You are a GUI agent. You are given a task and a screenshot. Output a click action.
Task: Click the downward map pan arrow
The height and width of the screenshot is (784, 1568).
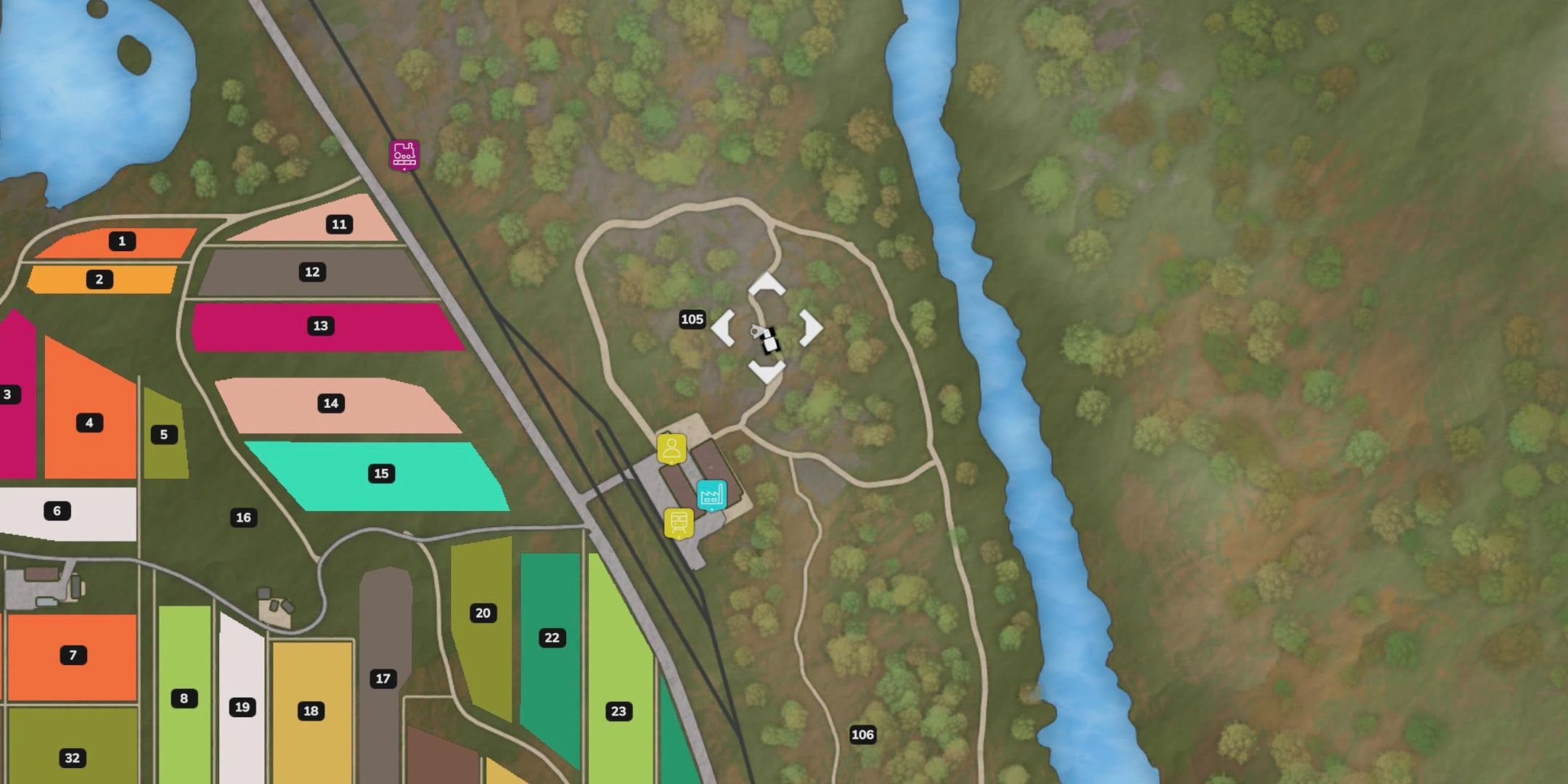tap(767, 371)
